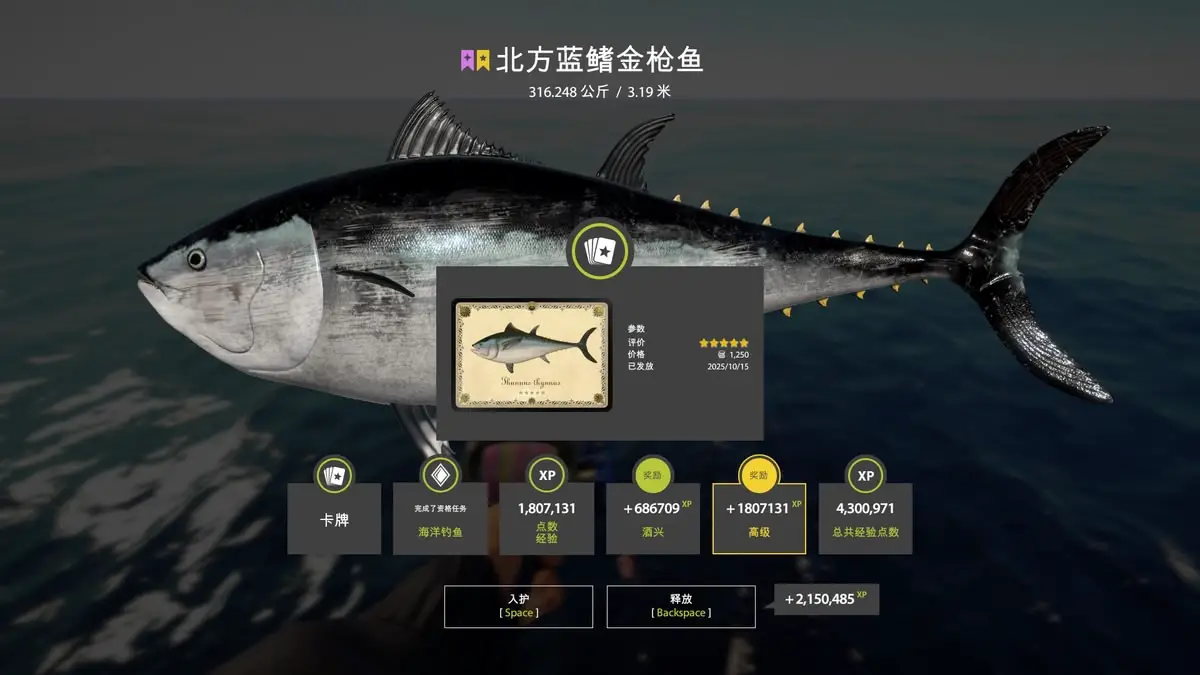Show the 酒兴 bonus reward tile

652,519
